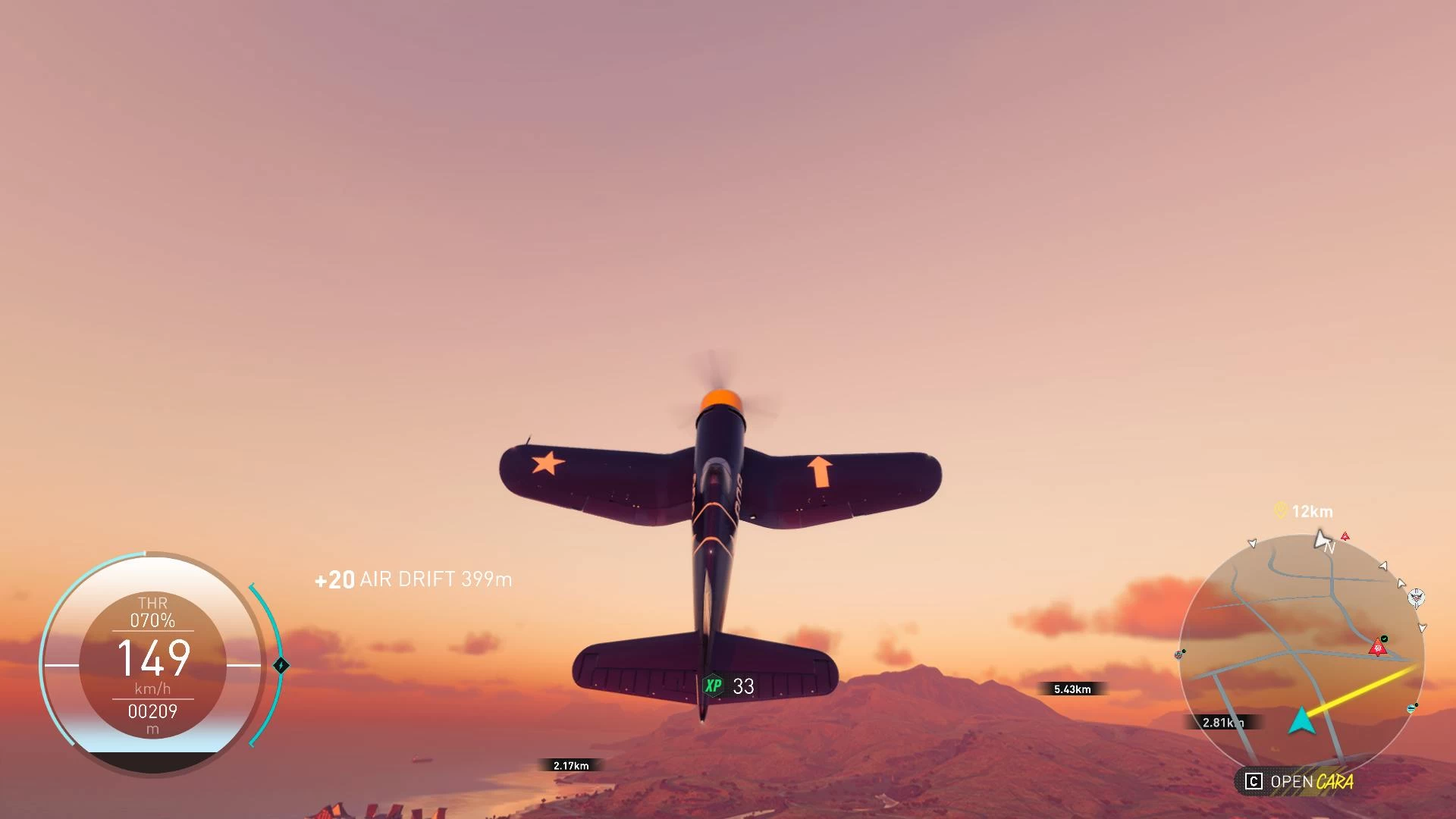
Task: Open the circular minimap
Action: pos(1301,652)
